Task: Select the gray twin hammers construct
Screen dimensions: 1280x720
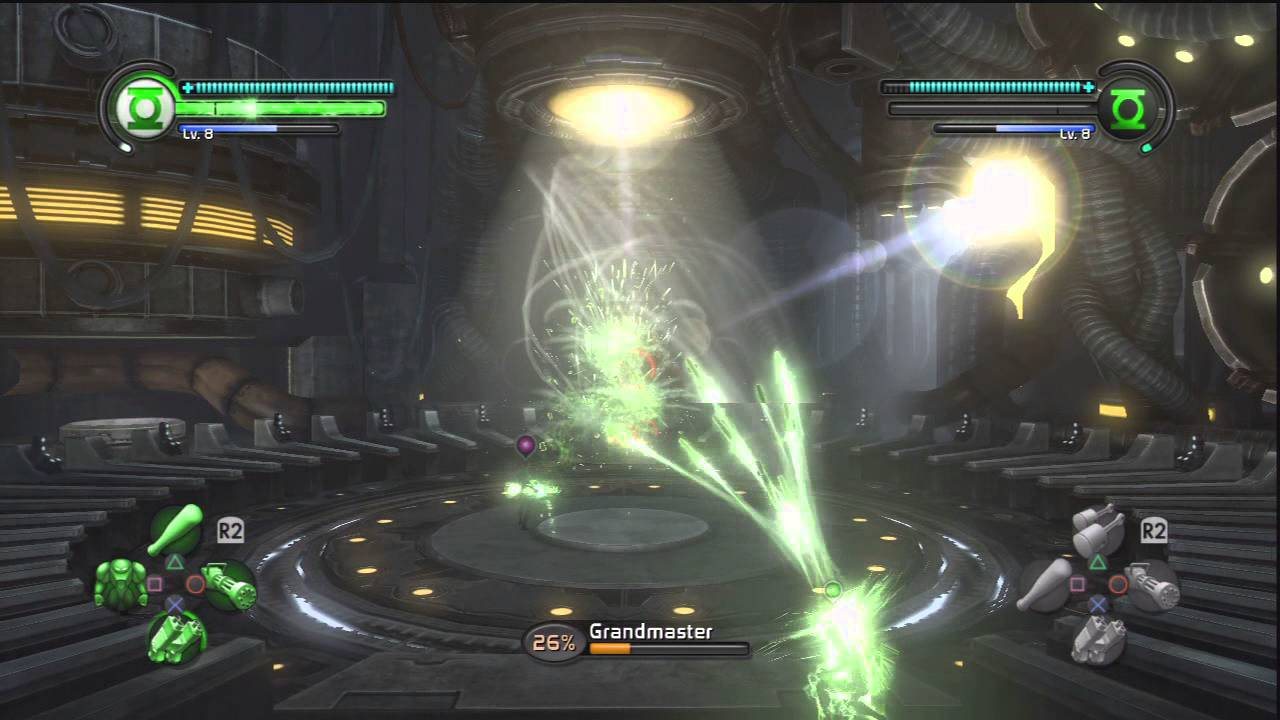Action: click(x=1098, y=530)
